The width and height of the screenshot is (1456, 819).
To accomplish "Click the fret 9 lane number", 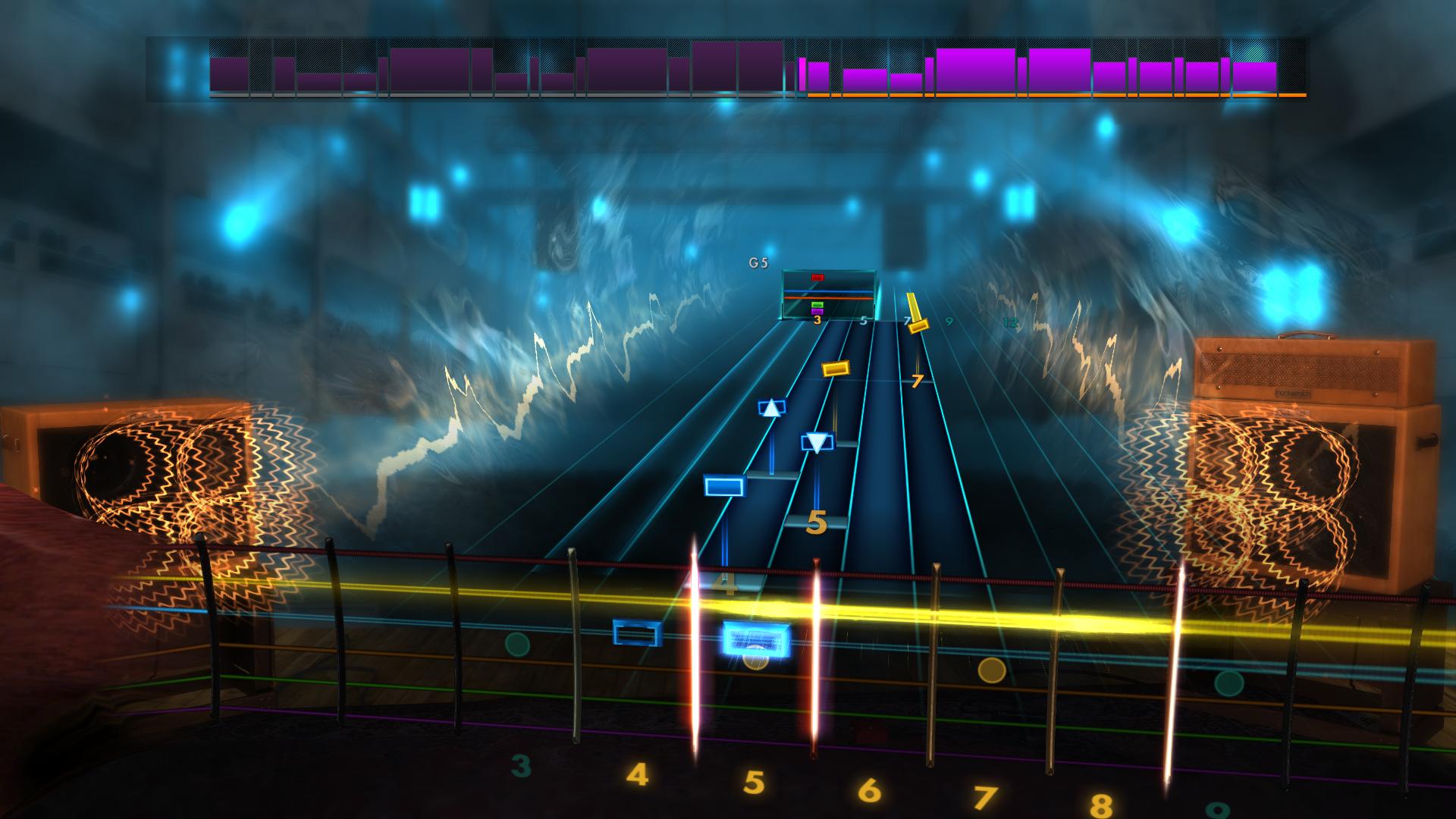I will coord(949,321).
